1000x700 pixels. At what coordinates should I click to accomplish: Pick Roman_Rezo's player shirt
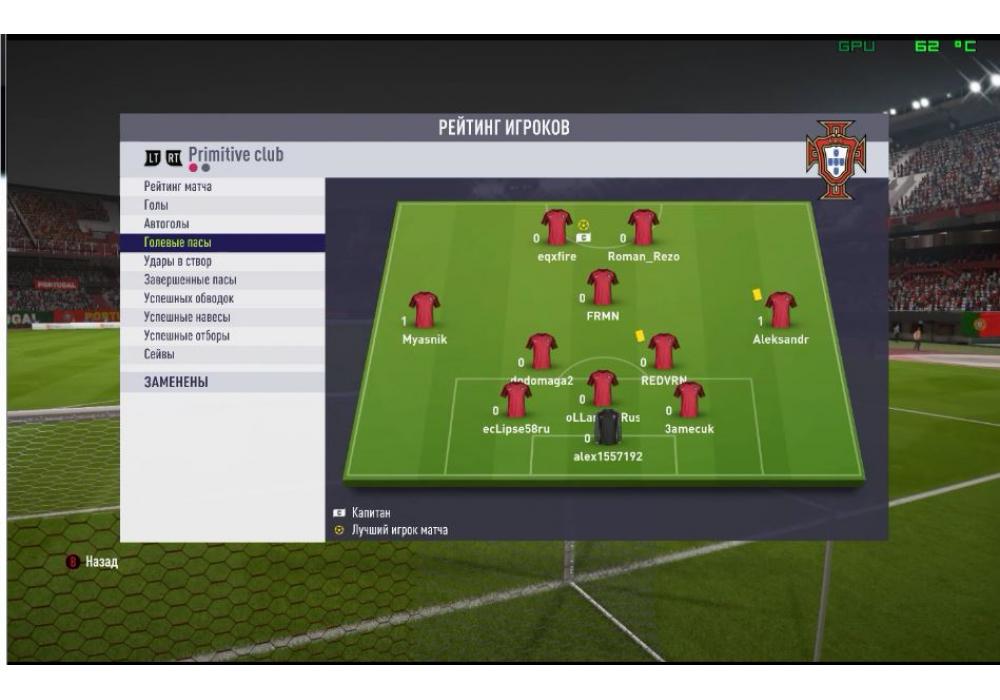pos(642,229)
